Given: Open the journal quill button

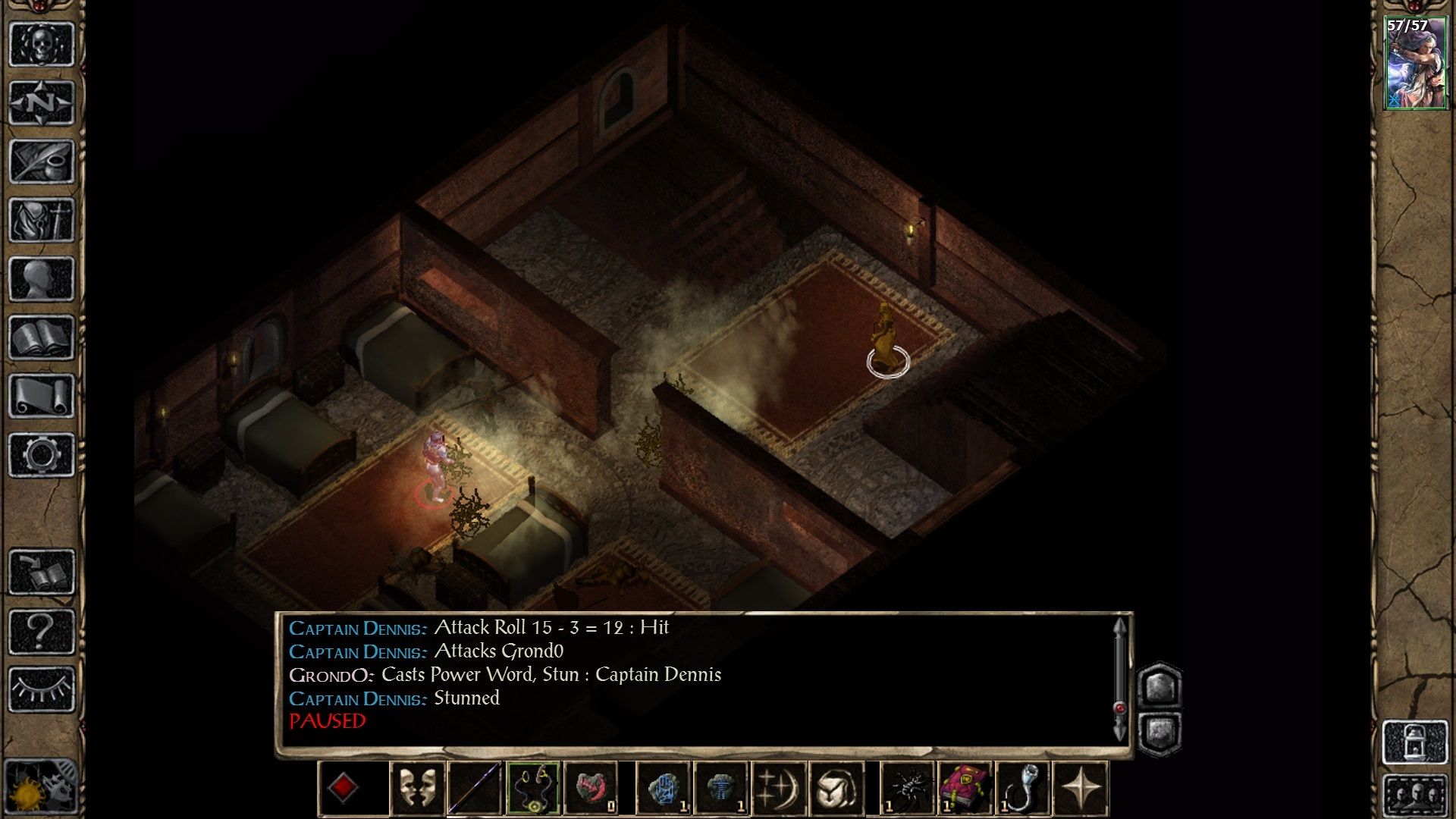Looking at the screenshot, I should 42,161.
